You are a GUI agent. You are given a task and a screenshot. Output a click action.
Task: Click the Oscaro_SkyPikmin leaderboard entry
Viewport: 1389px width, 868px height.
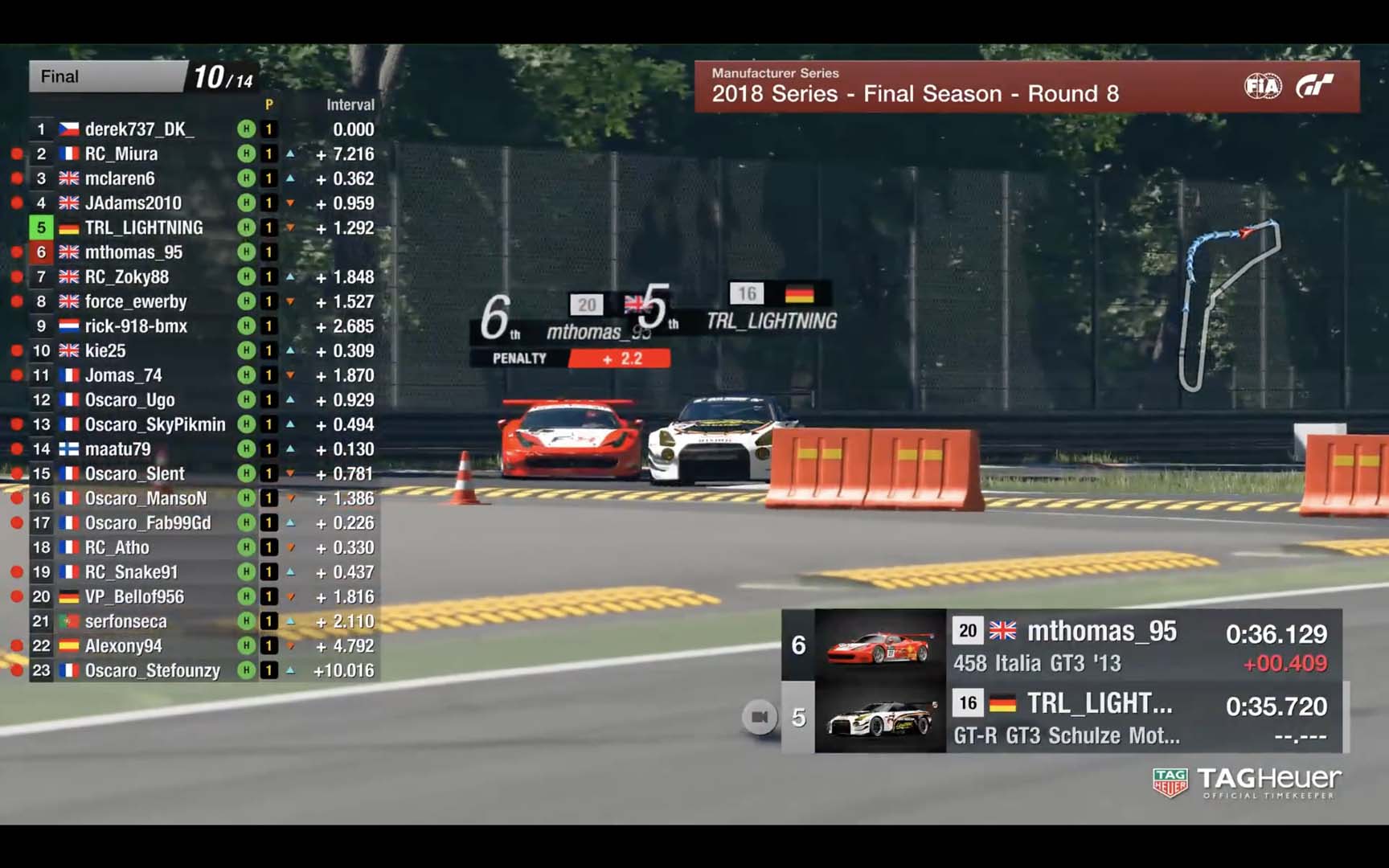click(155, 424)
